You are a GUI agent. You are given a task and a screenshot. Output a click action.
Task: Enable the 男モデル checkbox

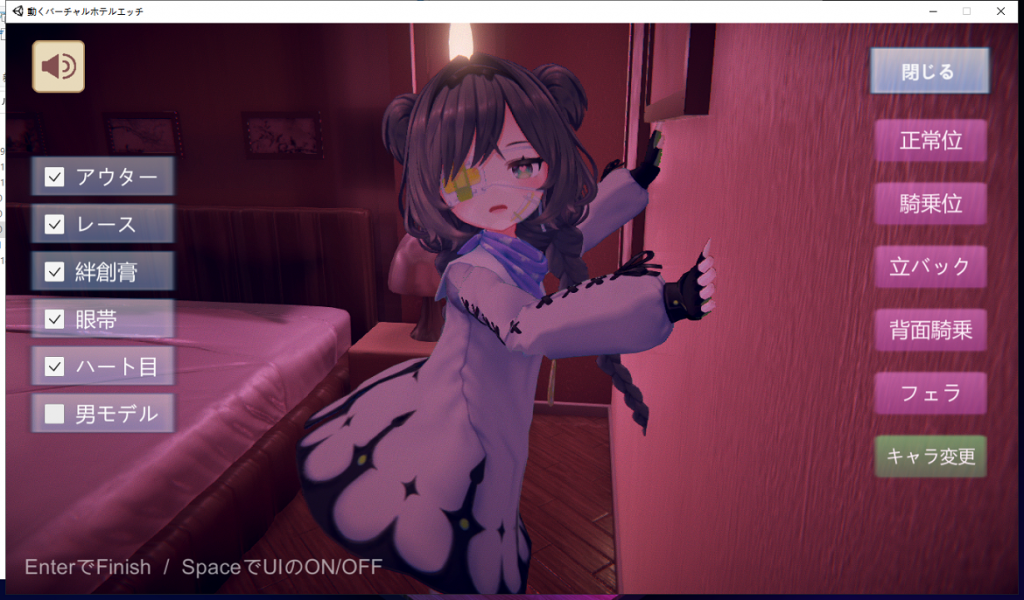[54, 413]
